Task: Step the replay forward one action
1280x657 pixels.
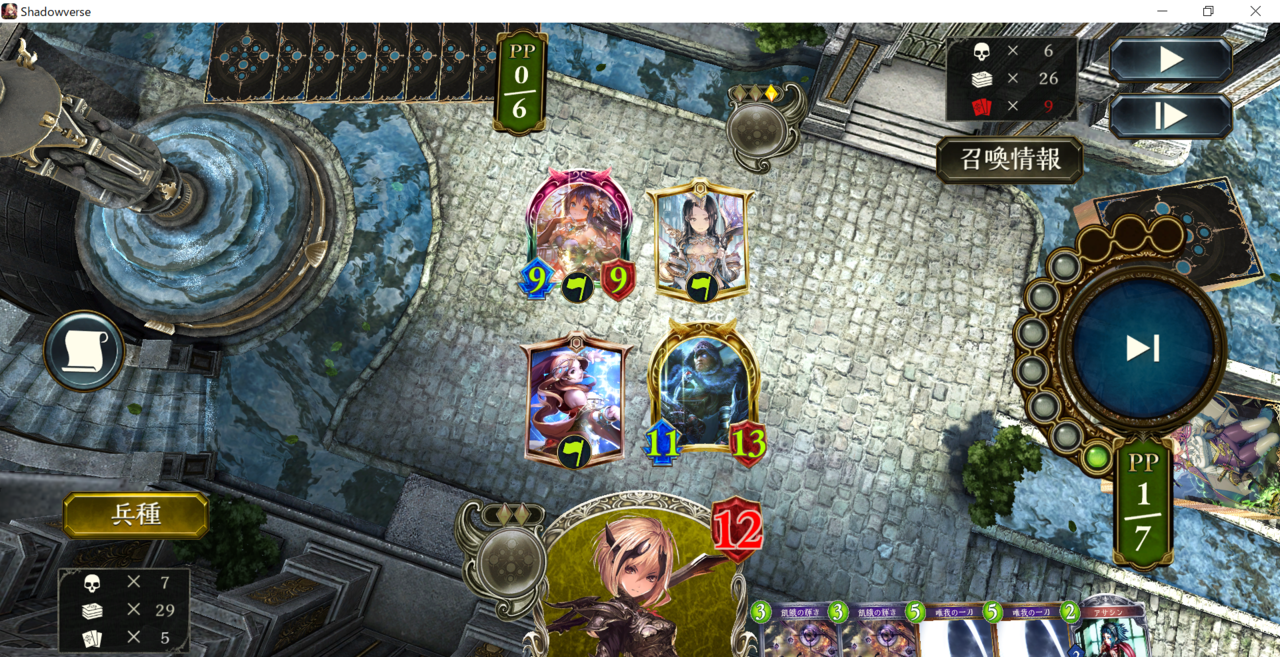Action: pos(1170,116)
